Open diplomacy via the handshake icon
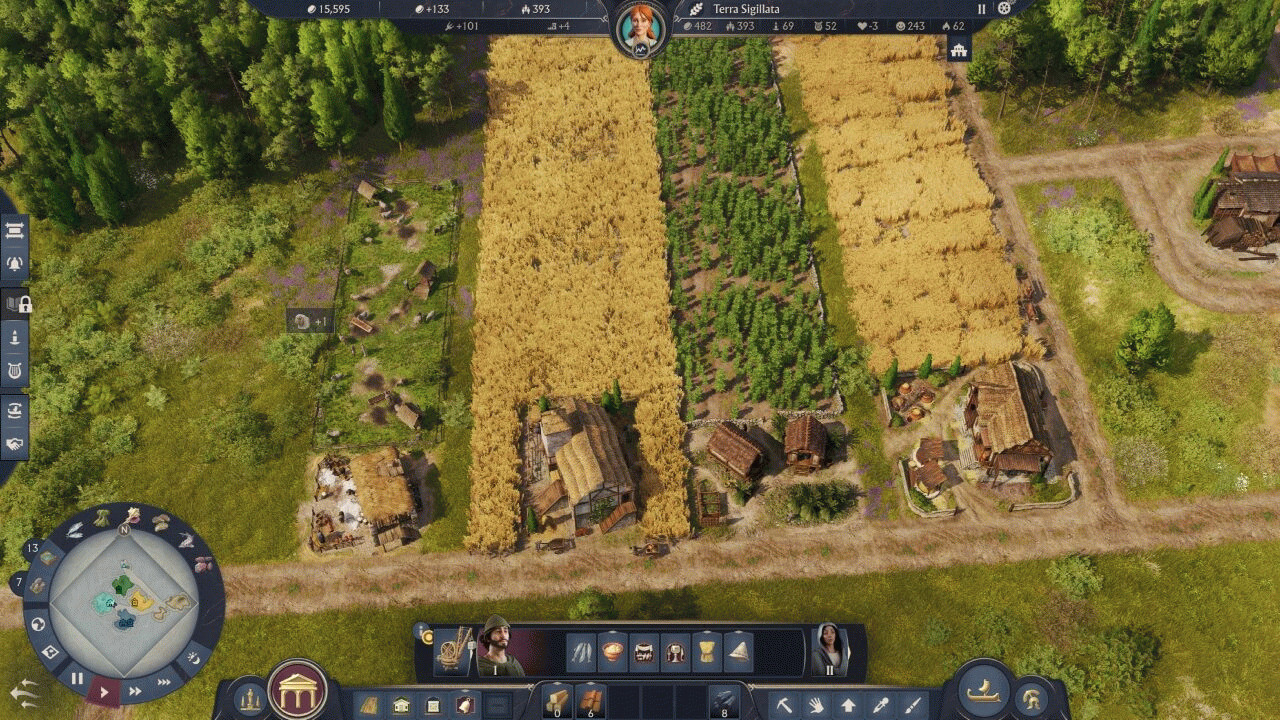 15,441
